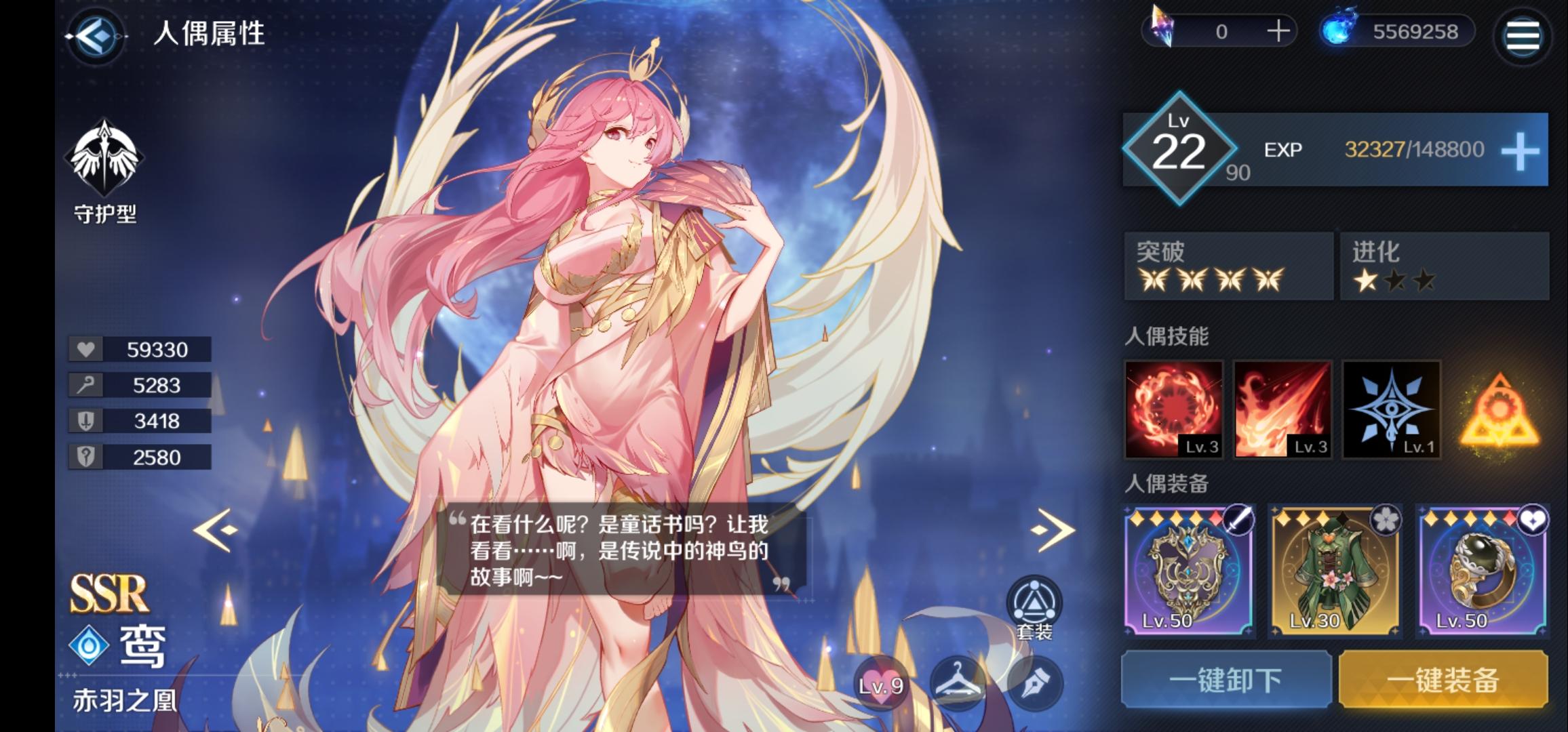The width and height of the screenshot is (1568, 732).
Task: Open the second flame skill at Lv.3
Action: click(1284, 410)
